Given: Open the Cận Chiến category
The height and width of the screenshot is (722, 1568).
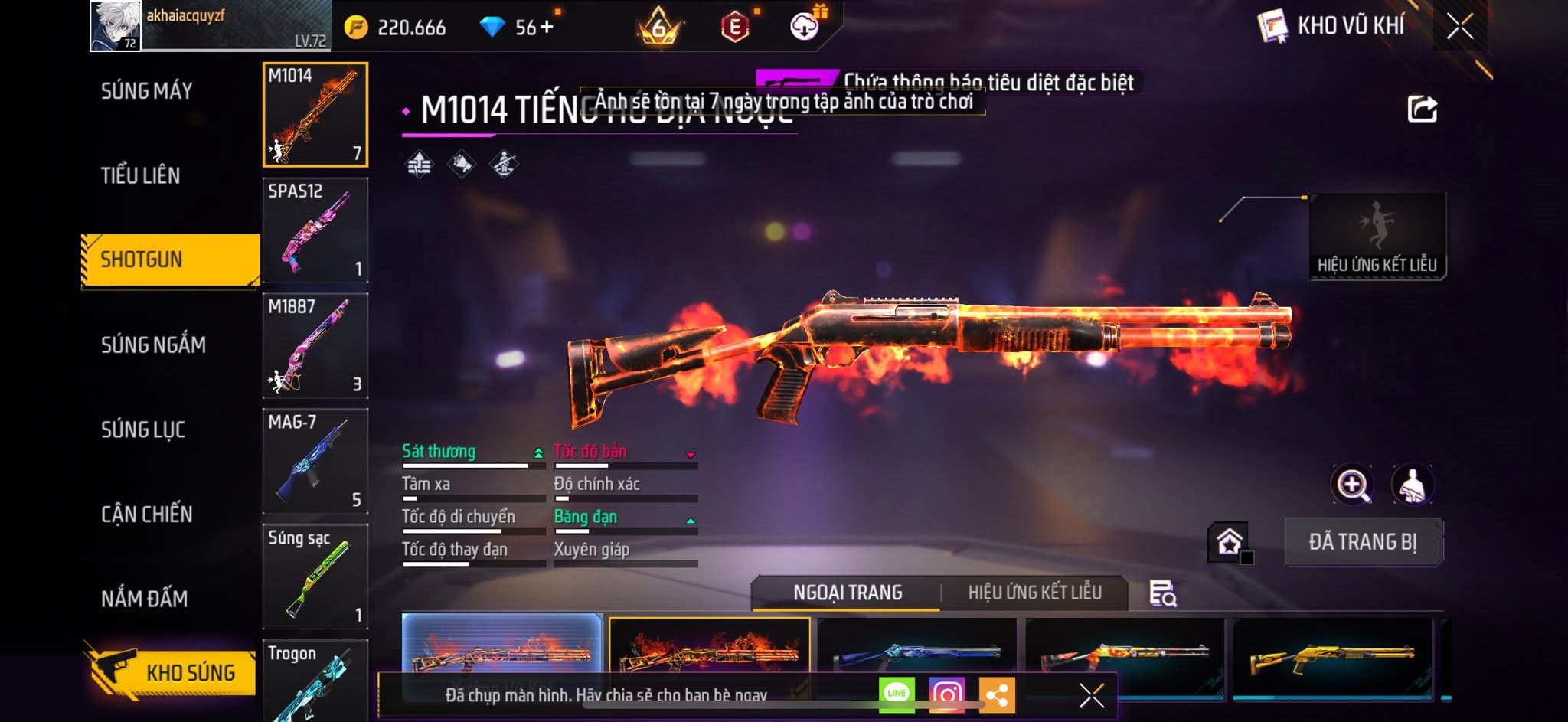Looking at the screenshot, I should (x=147, y=514).
